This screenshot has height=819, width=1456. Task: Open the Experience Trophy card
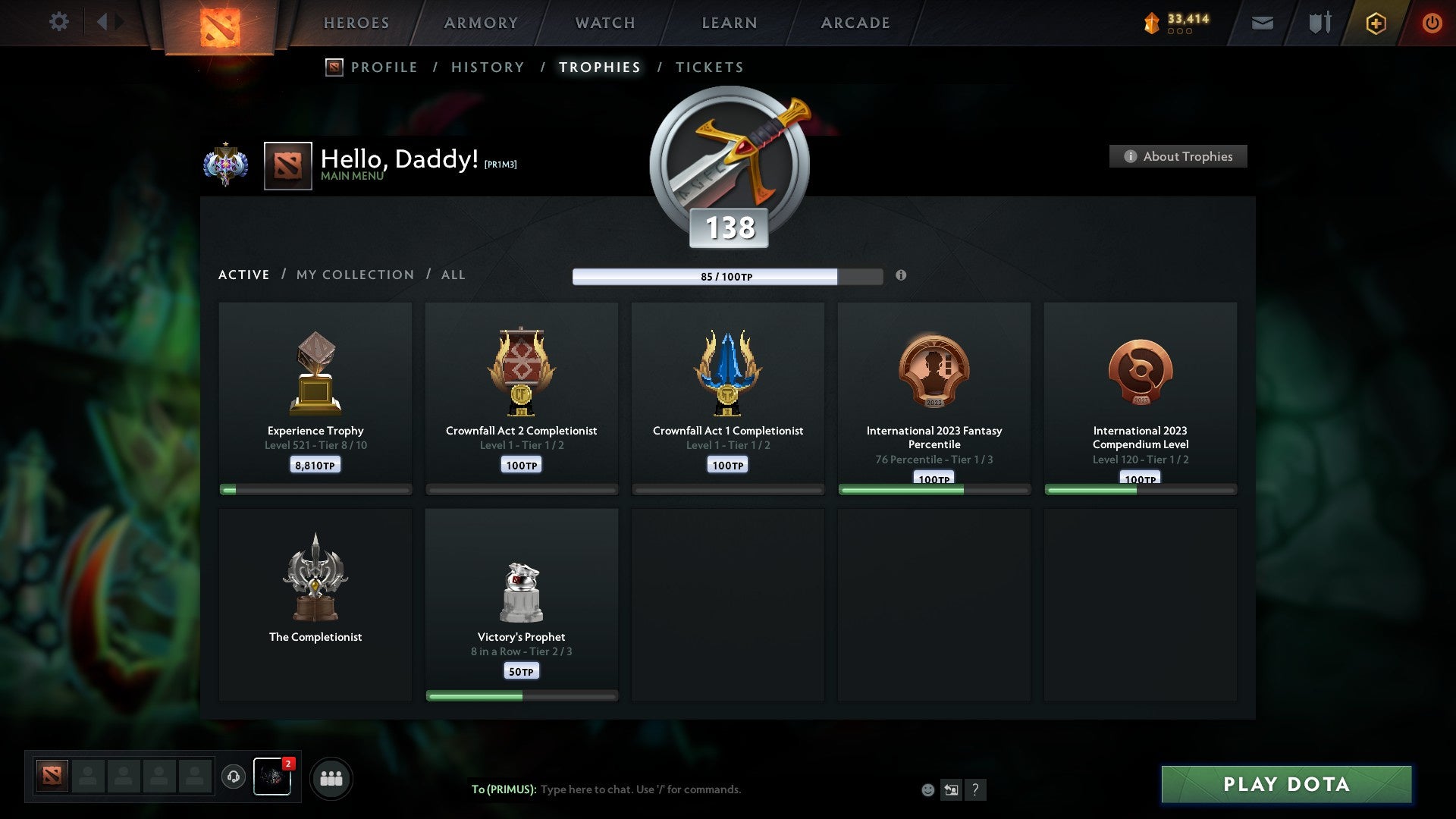click(315, 394)
